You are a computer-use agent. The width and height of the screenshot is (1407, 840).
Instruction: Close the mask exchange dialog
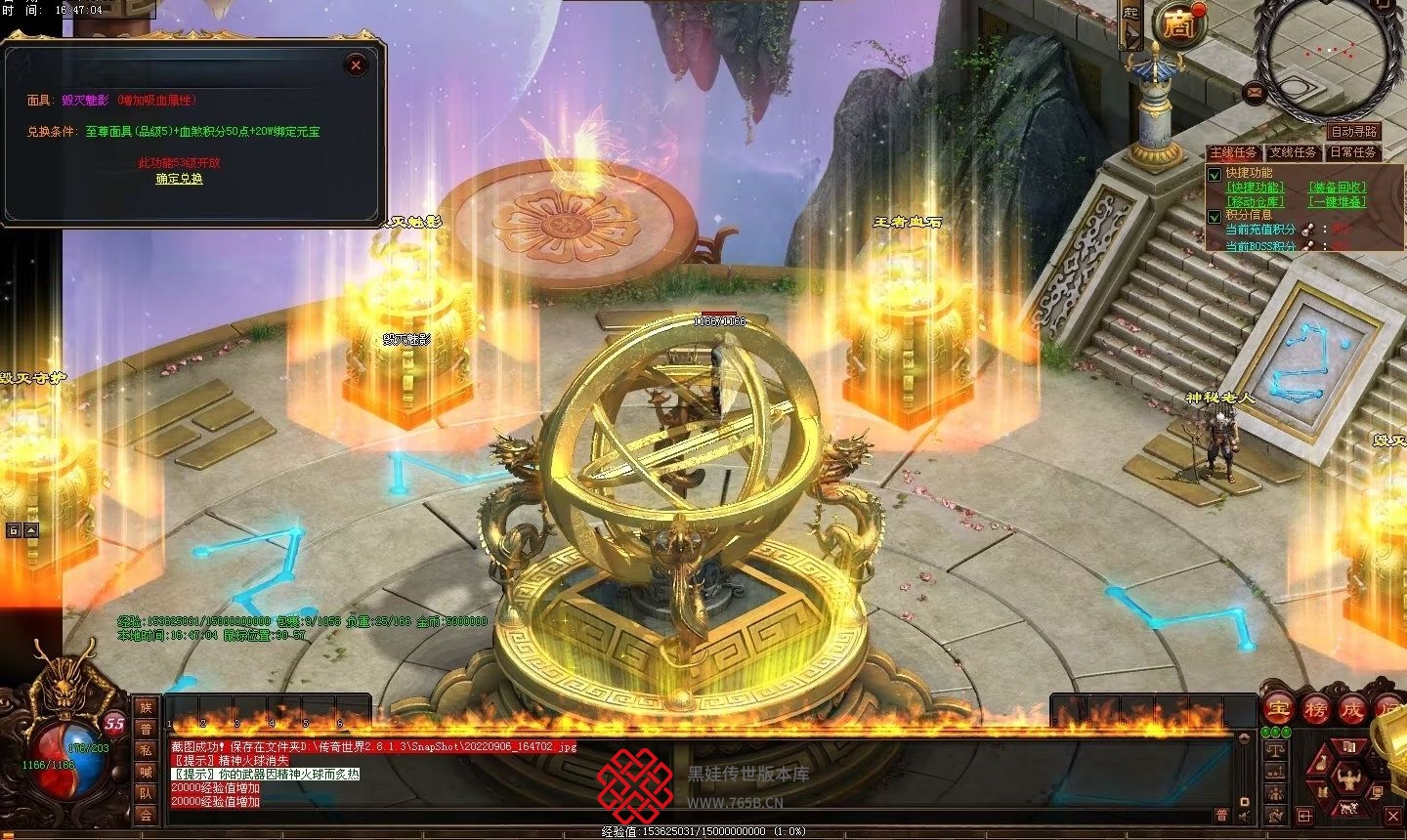(357, 65)
